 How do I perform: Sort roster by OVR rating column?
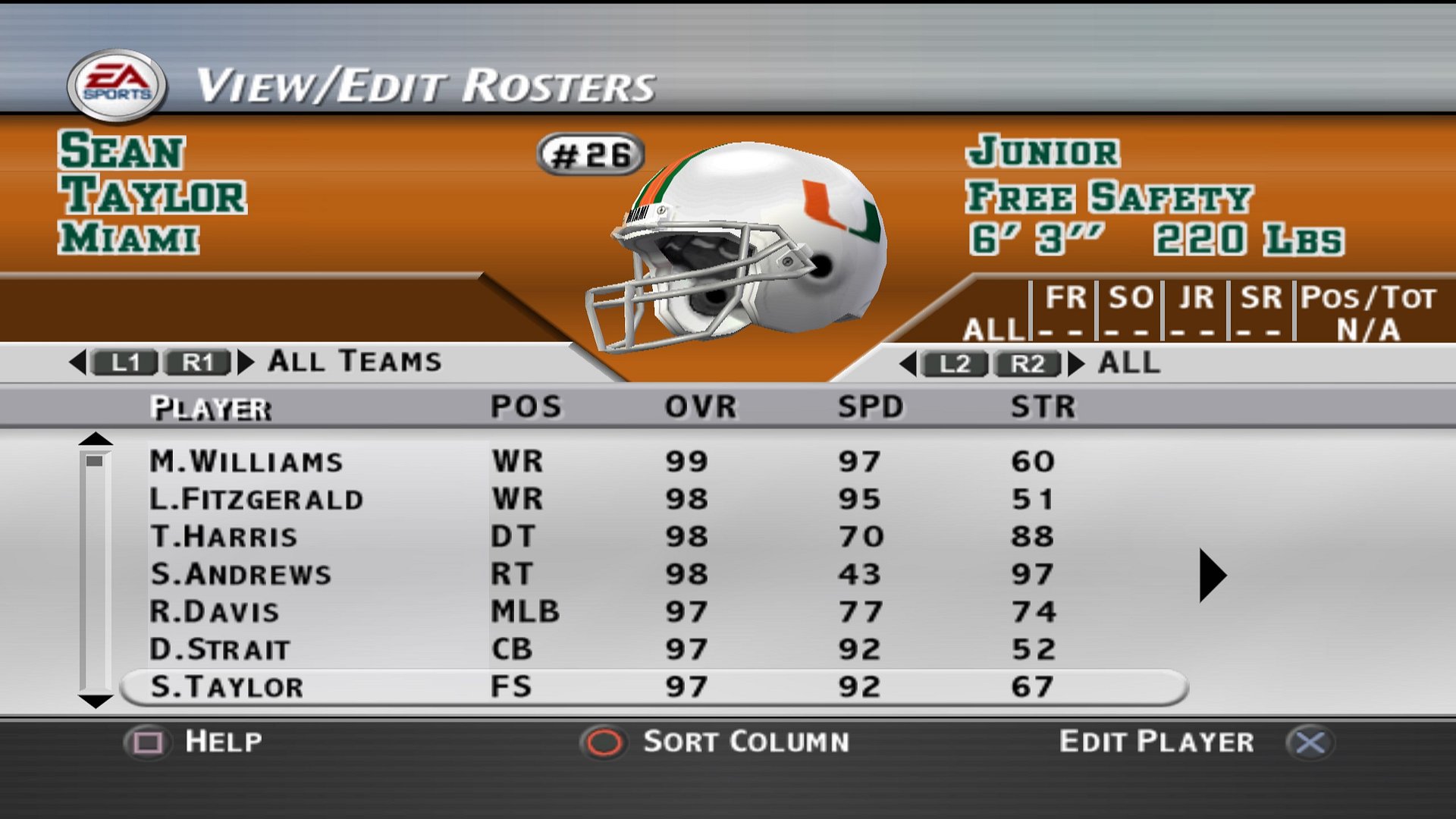point(700,407)
